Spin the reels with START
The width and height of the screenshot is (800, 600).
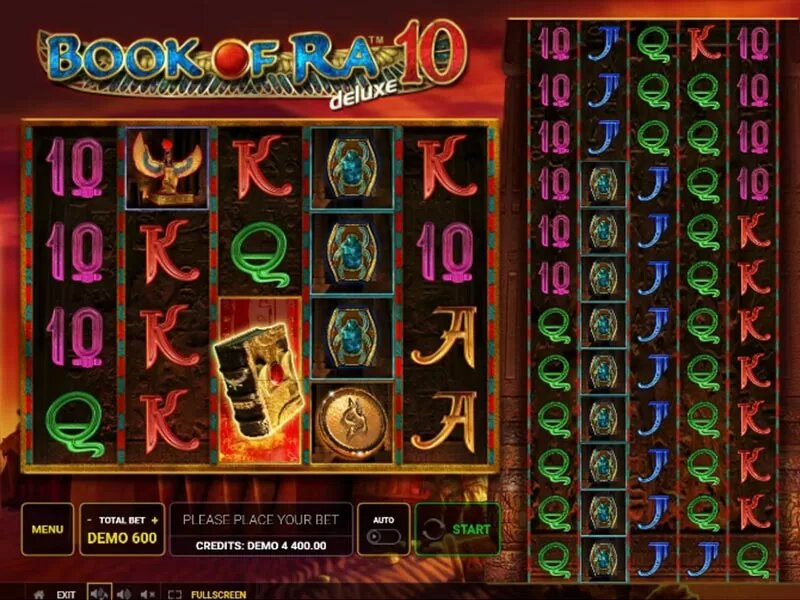coord(458,529)
